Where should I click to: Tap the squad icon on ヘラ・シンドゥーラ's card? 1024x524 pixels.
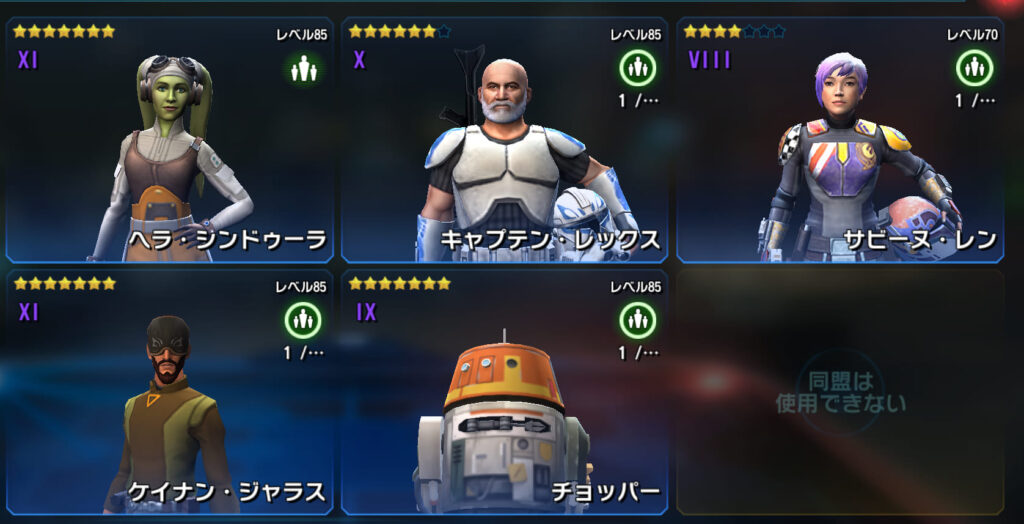coord(302,69)
